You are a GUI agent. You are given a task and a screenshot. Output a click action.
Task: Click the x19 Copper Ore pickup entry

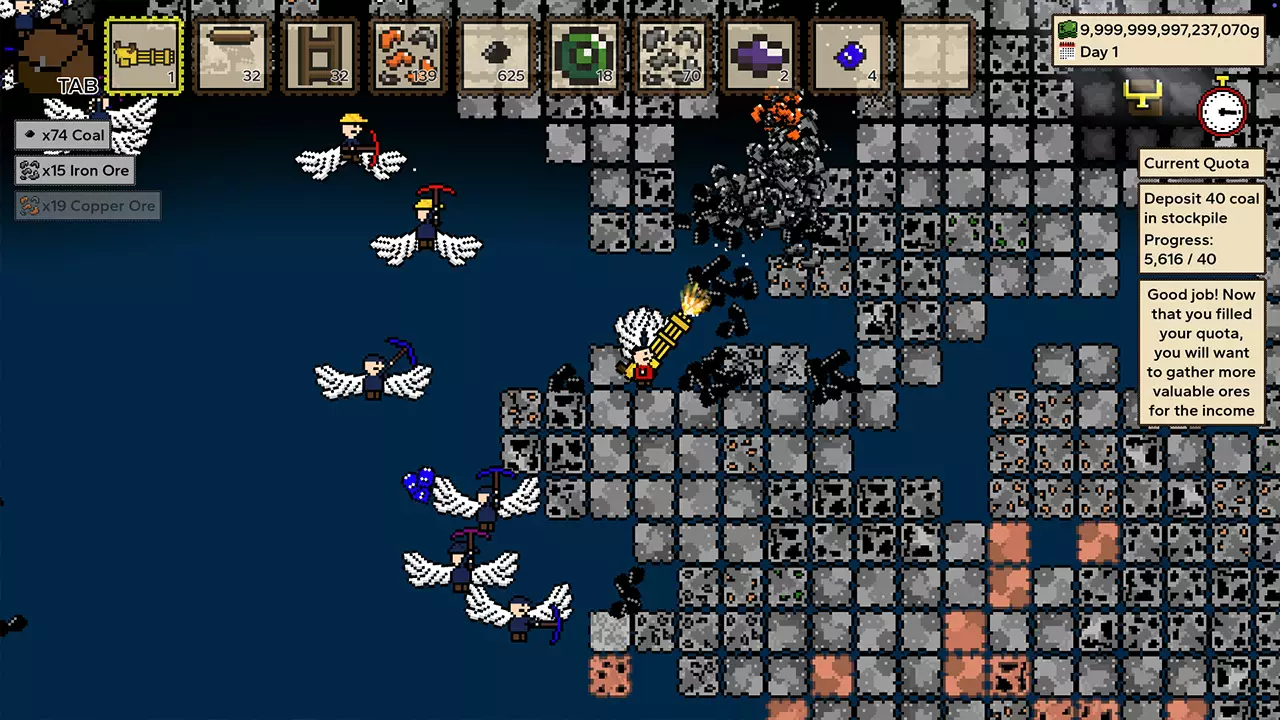coord(88,207)
